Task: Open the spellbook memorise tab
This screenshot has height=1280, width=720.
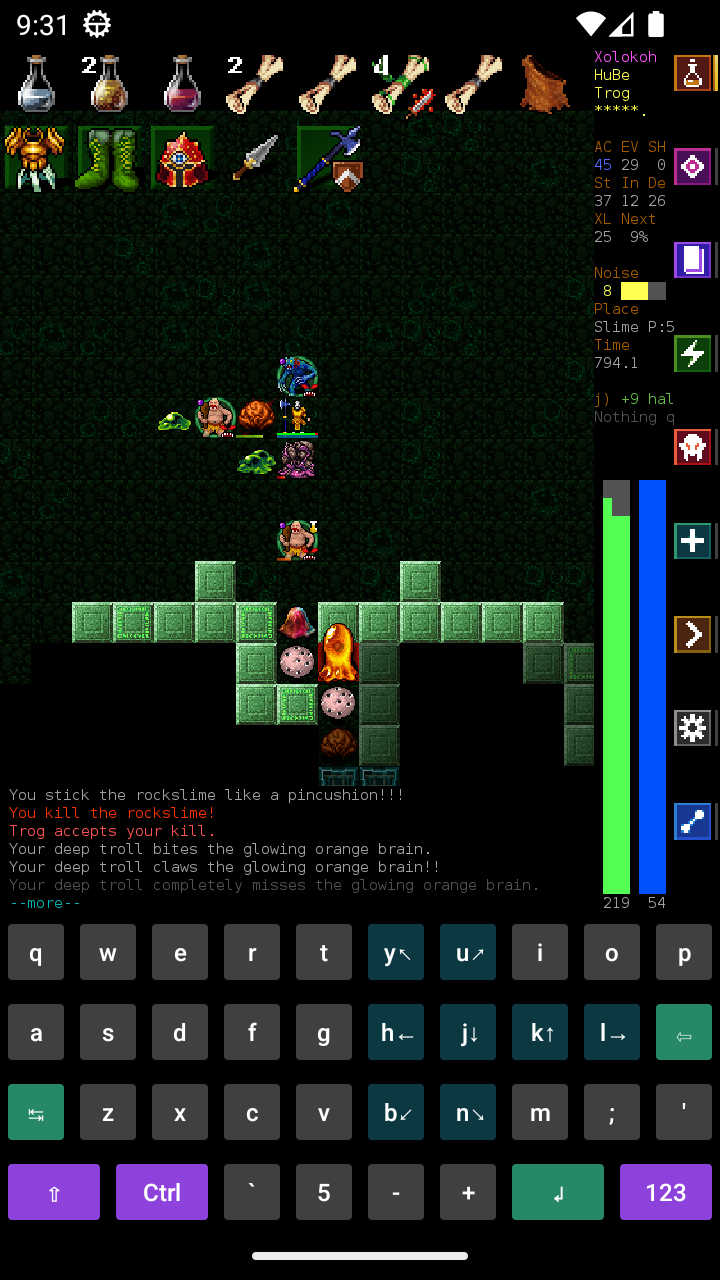Action: tap(692, 260)
